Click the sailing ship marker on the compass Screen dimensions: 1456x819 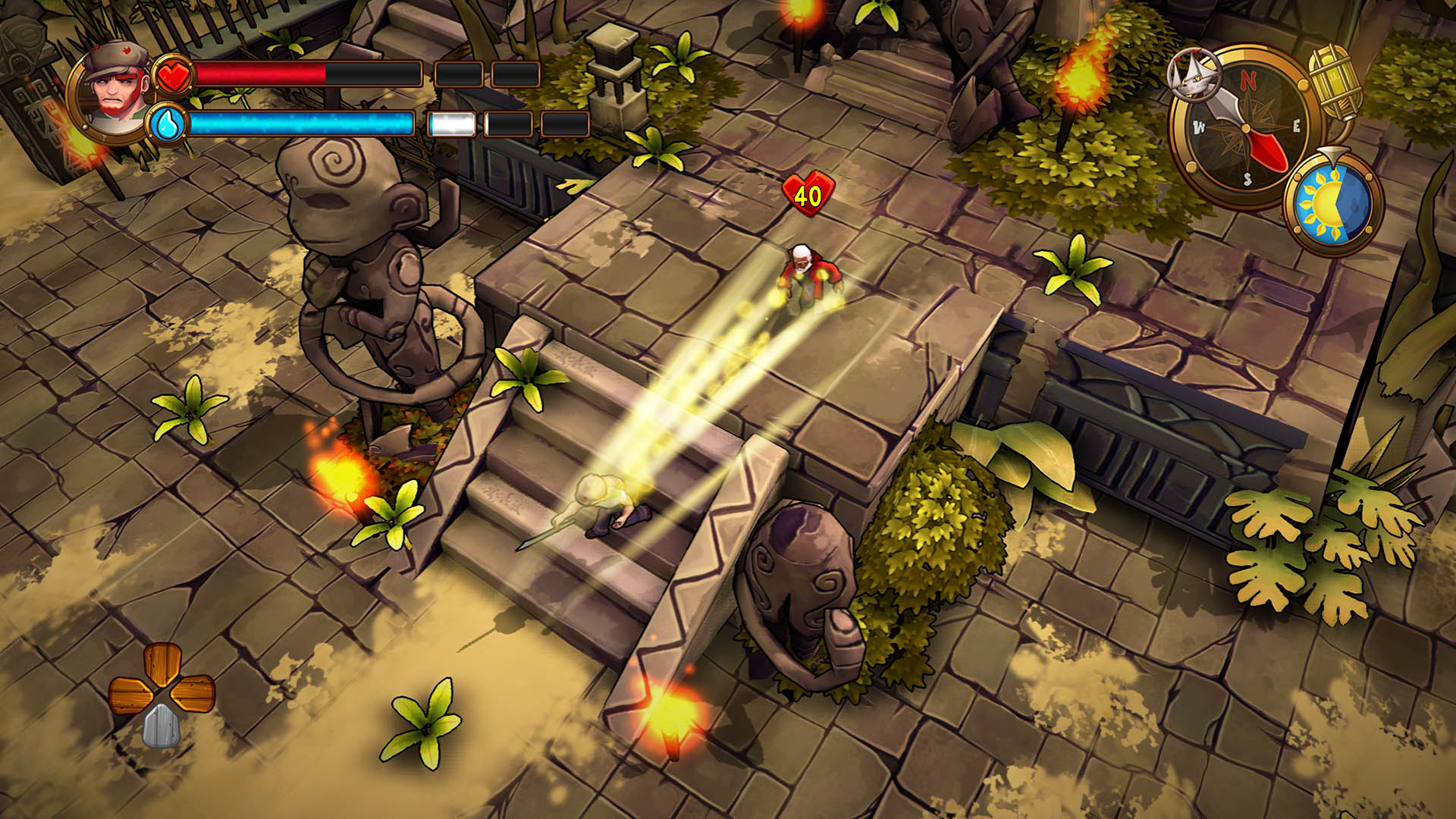click(1194, 74)
